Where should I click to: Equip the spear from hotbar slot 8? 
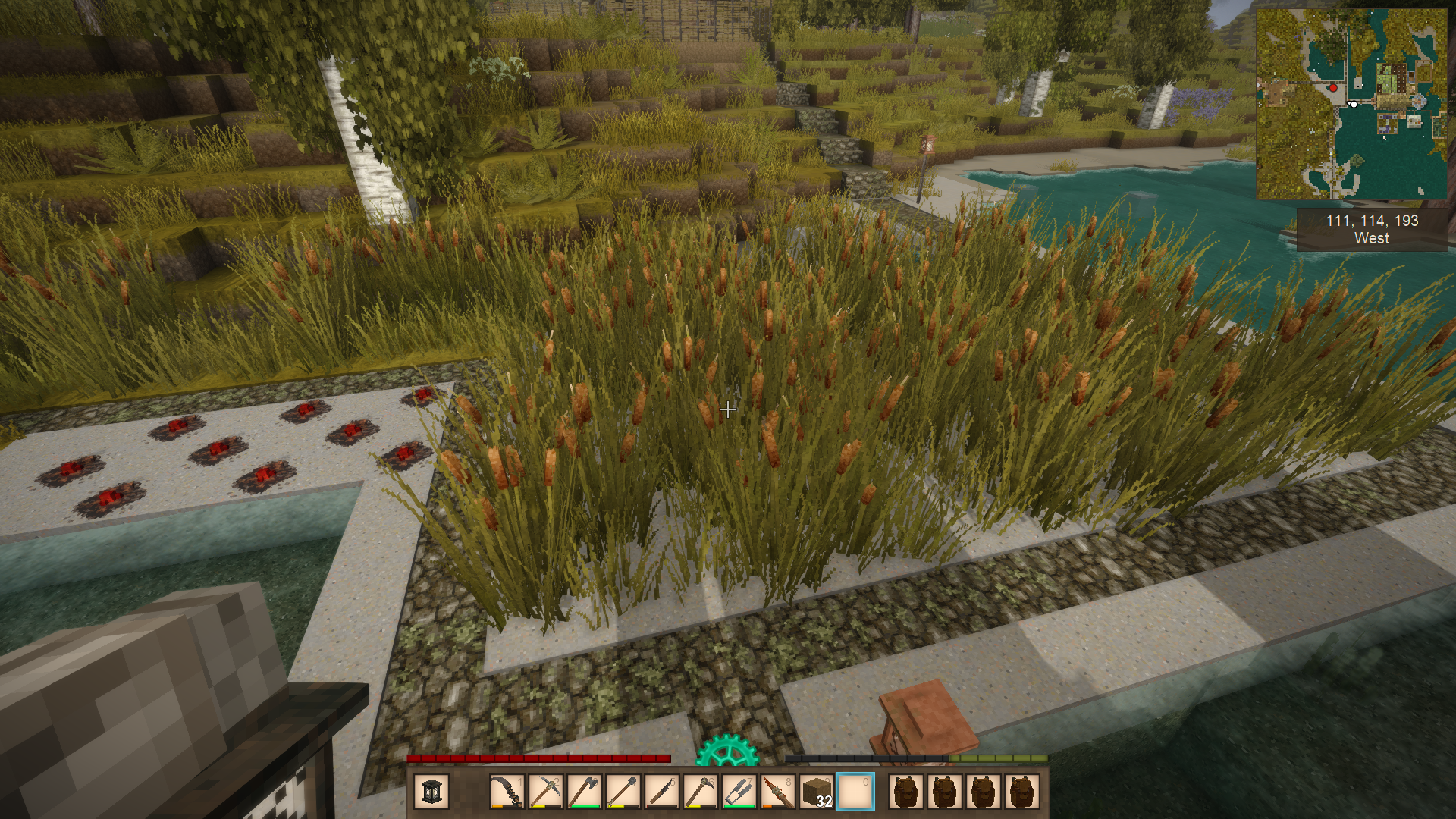click(777, 792)
